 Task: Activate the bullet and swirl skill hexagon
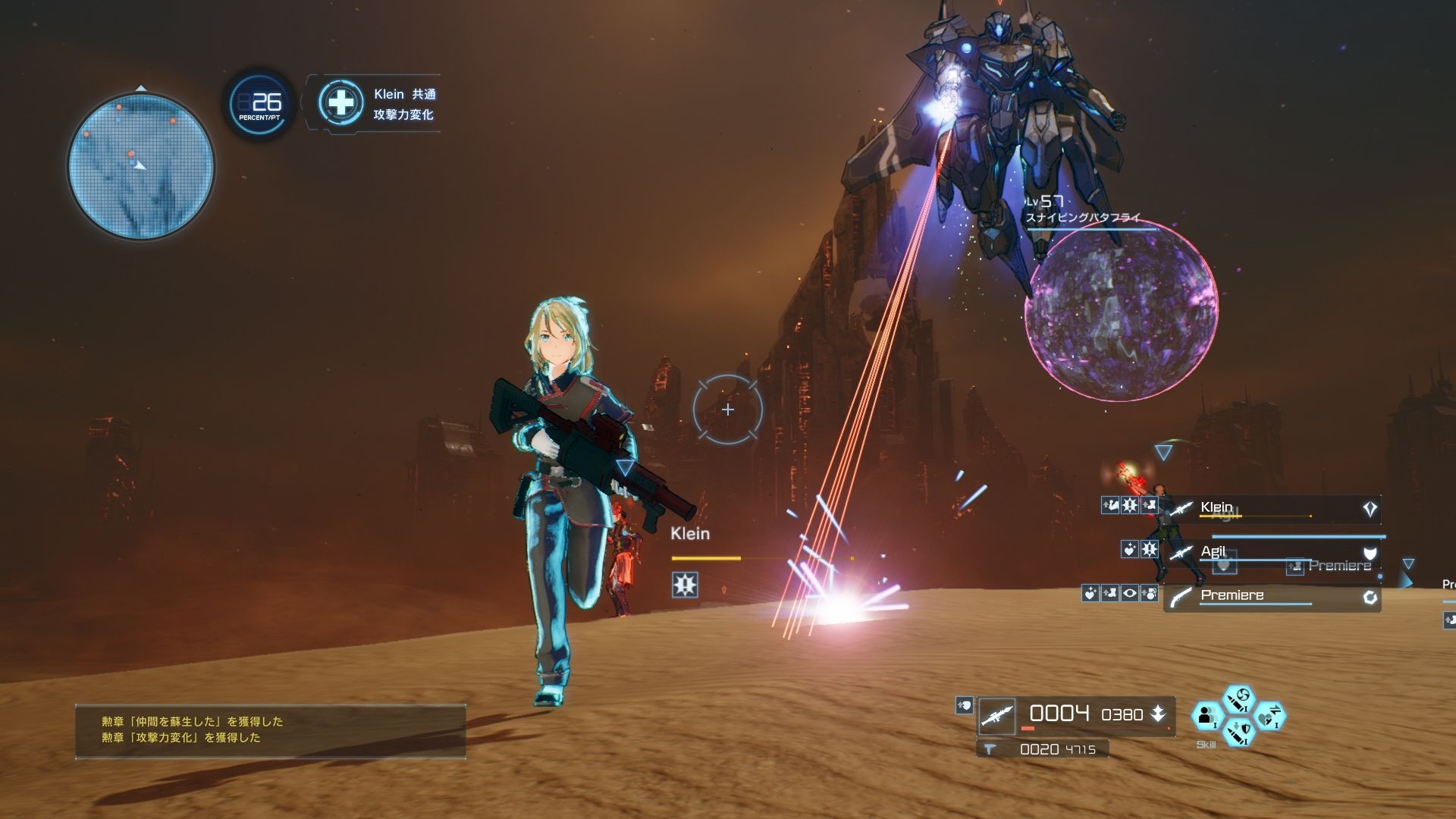[x=1240, y=699]
